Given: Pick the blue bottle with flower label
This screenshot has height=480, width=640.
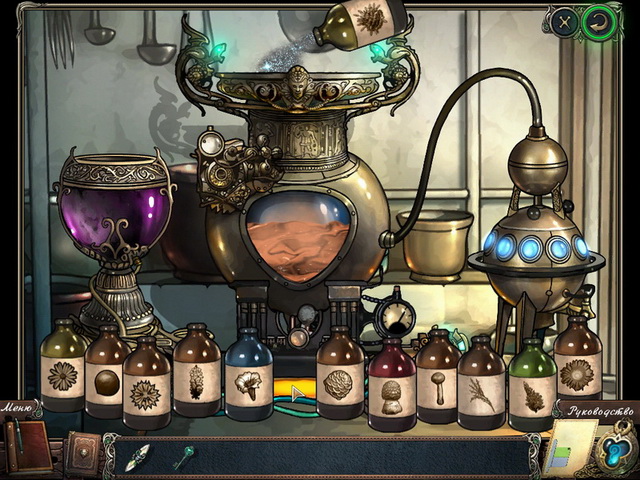Looking at the screenshot, I should click(247, 380).
